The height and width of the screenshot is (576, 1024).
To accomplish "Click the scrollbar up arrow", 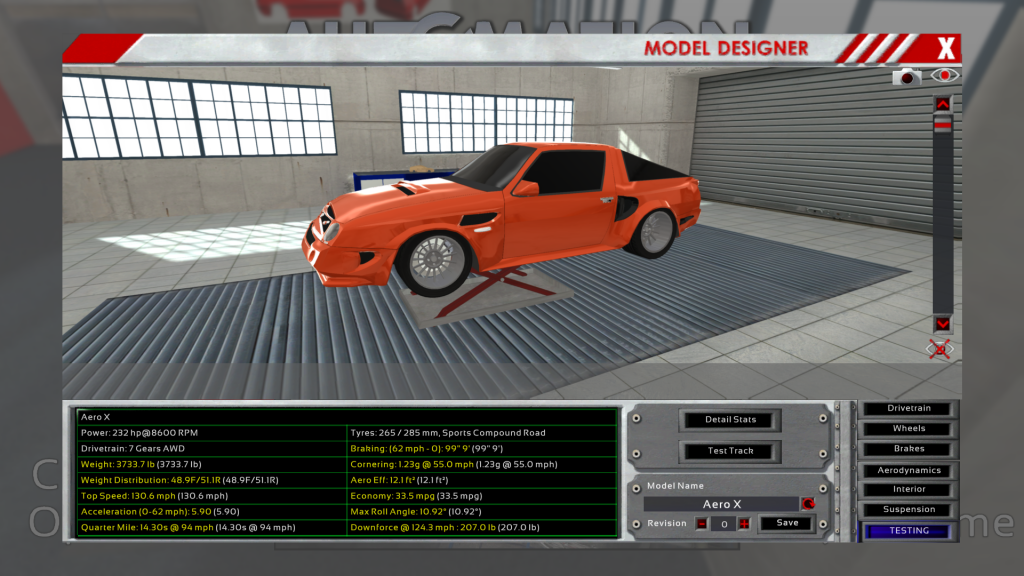I will tap(942, 104).
